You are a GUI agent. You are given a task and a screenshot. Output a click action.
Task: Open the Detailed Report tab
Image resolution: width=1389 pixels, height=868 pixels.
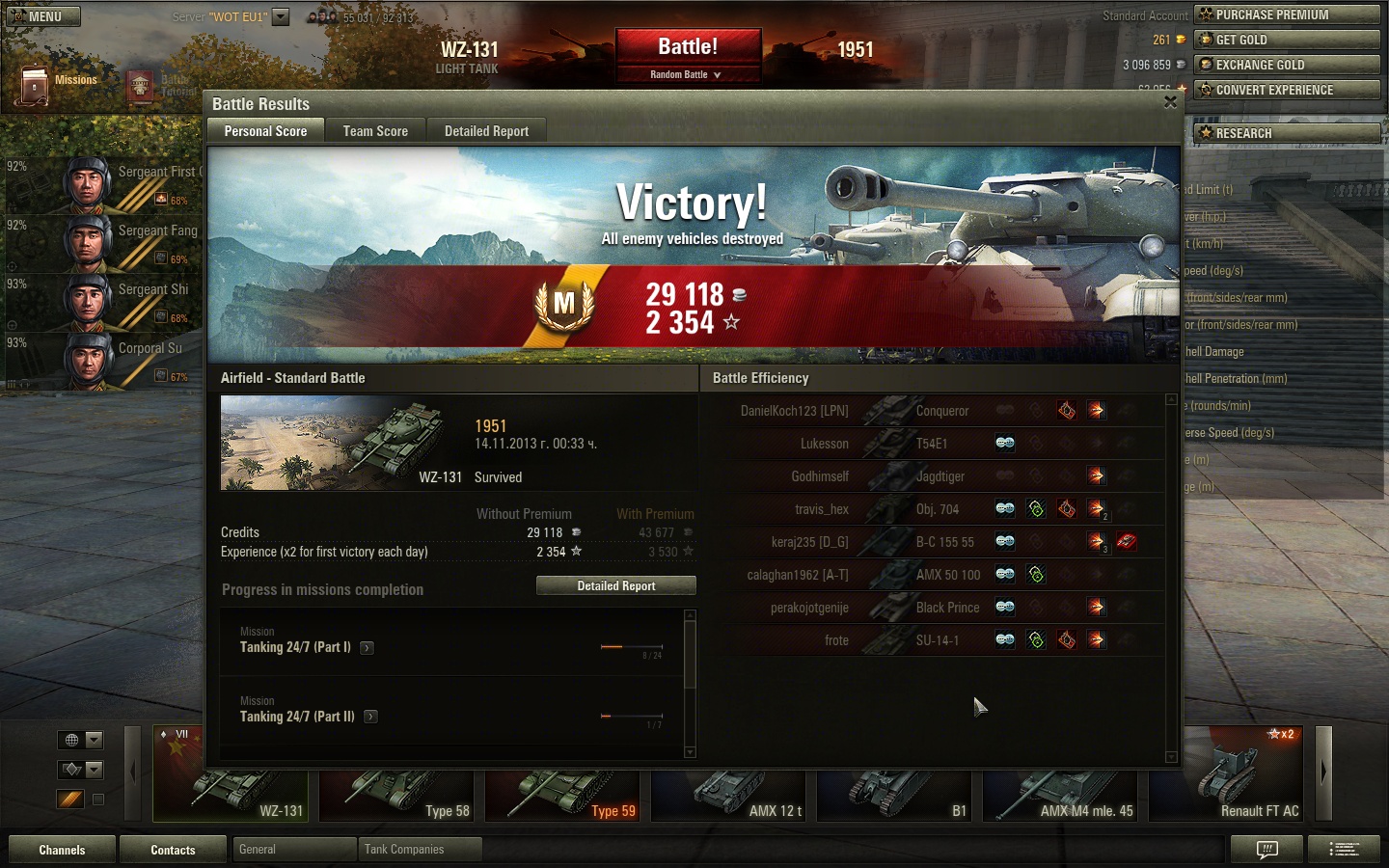coord(486,131)
